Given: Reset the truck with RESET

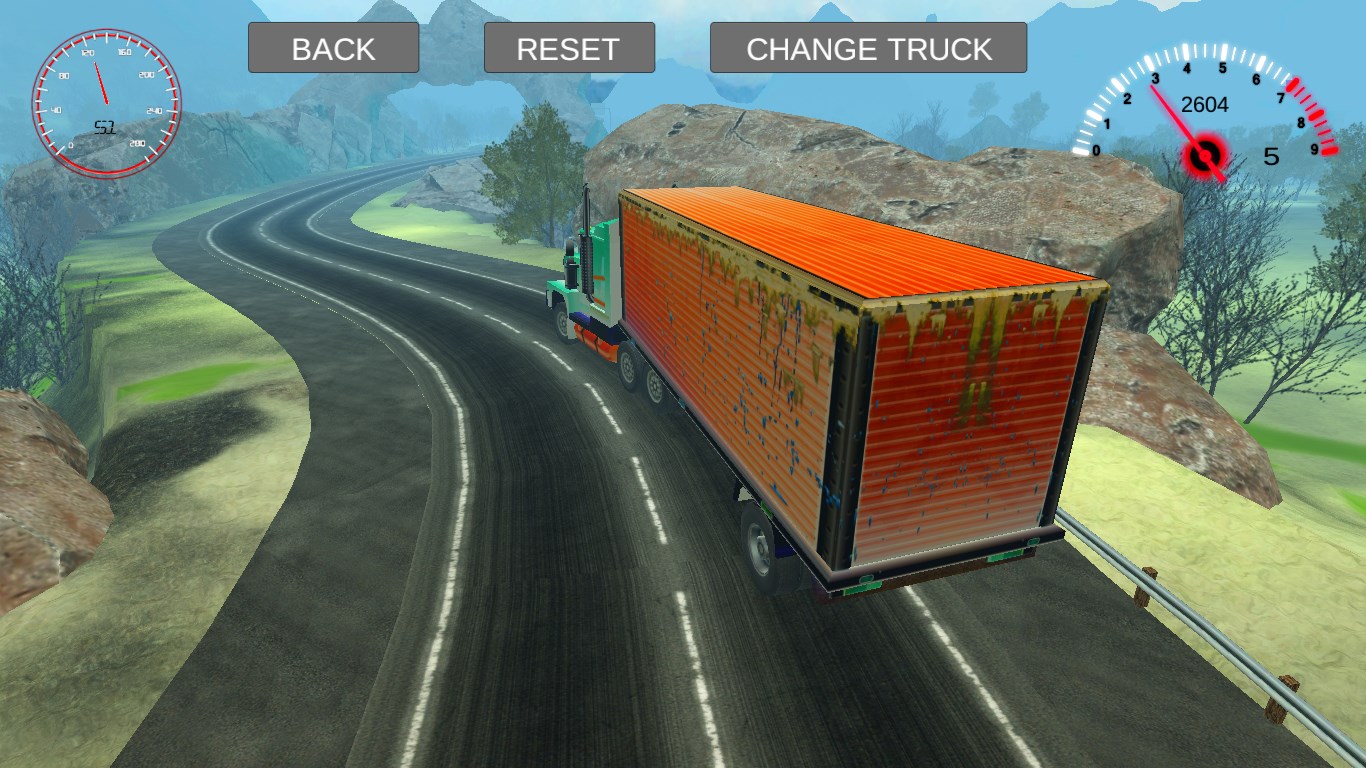Looking at the screenshot, I should [568, 48].
